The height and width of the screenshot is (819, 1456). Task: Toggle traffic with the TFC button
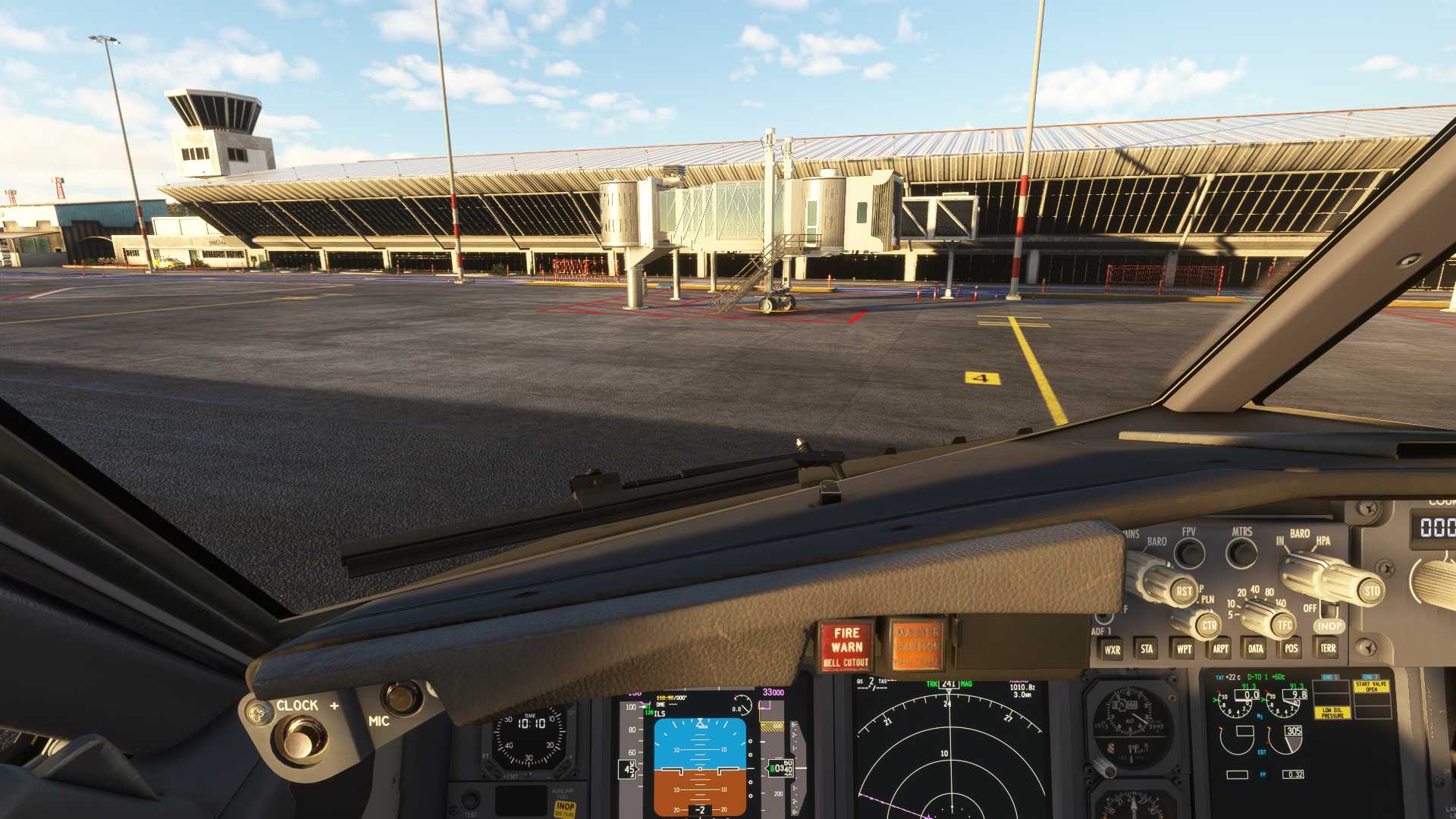[1284, 625]
